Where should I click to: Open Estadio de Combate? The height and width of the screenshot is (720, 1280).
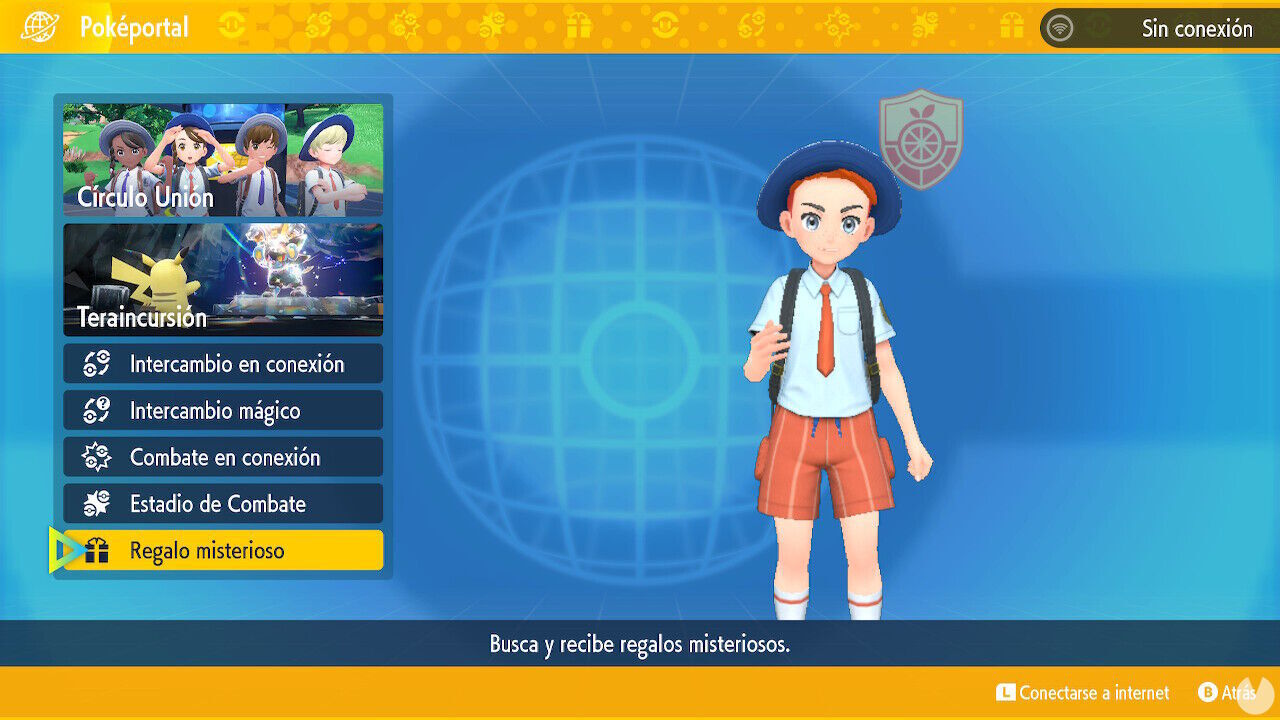pos(222,504)
